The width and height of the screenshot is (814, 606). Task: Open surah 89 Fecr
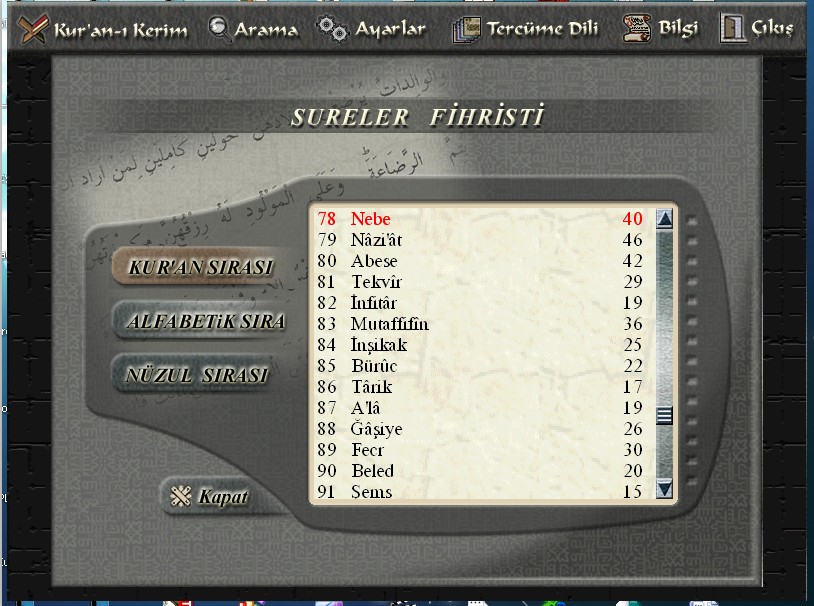[x=367, y=450]
